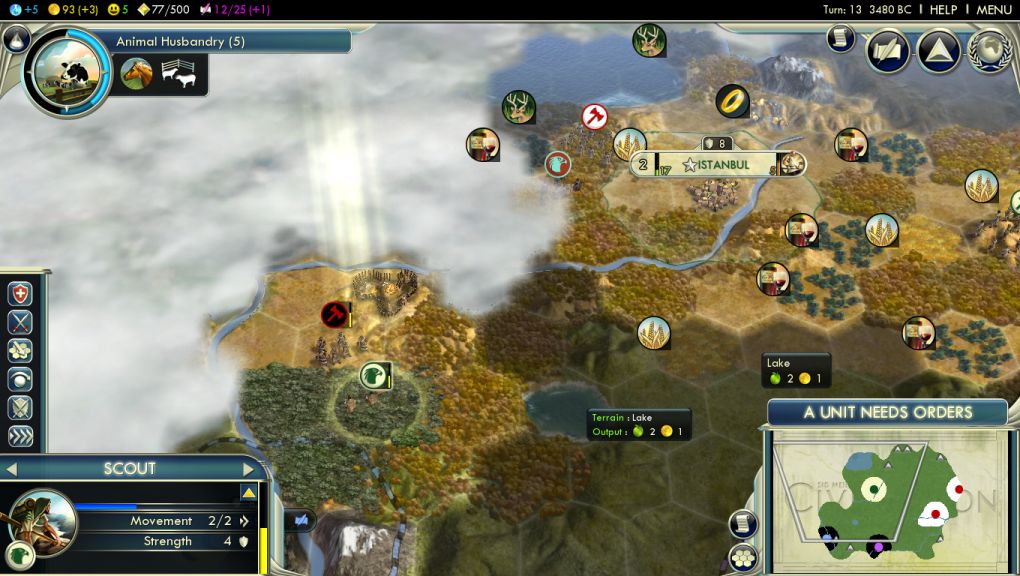Viewport: 1020px width, 576px height.
Task: Choose the crossed swords unit action
Action: [20, 322]
